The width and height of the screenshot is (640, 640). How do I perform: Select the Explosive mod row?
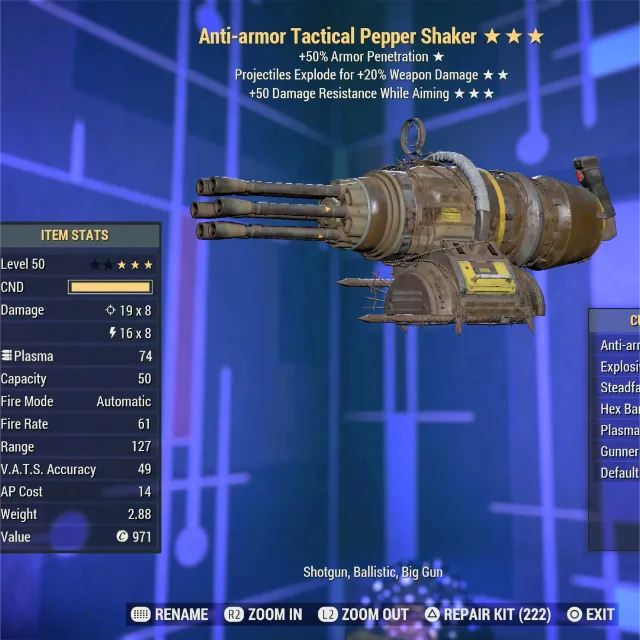point(619,367)
